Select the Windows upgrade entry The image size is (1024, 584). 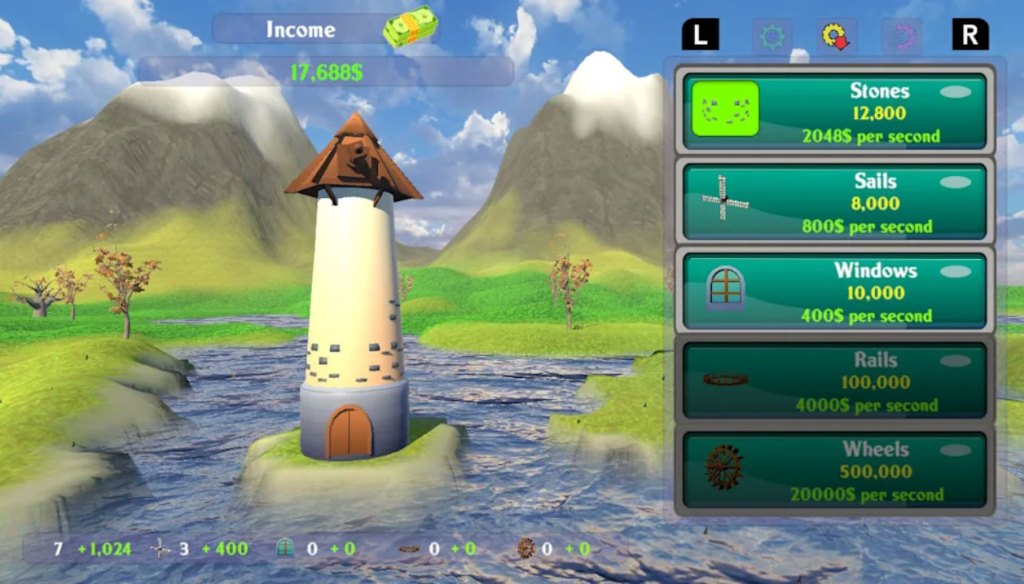click(834, 291)
